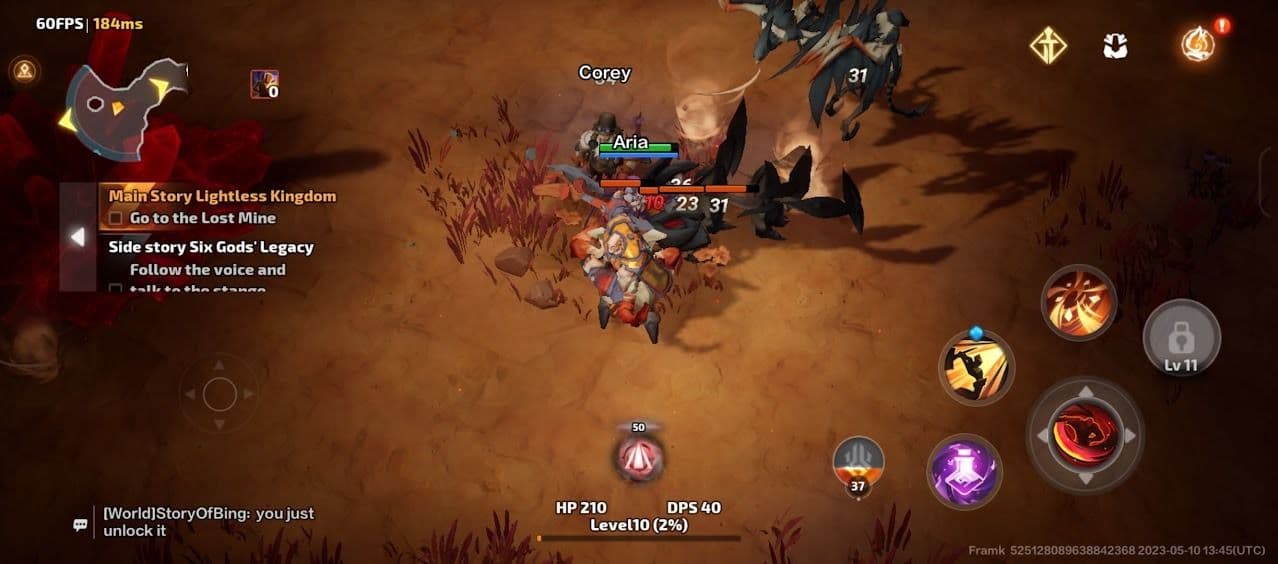Tap the round location-pin icon beside the minimap
This screenshot has width=1278, height=564.
[x=22, y=70]
